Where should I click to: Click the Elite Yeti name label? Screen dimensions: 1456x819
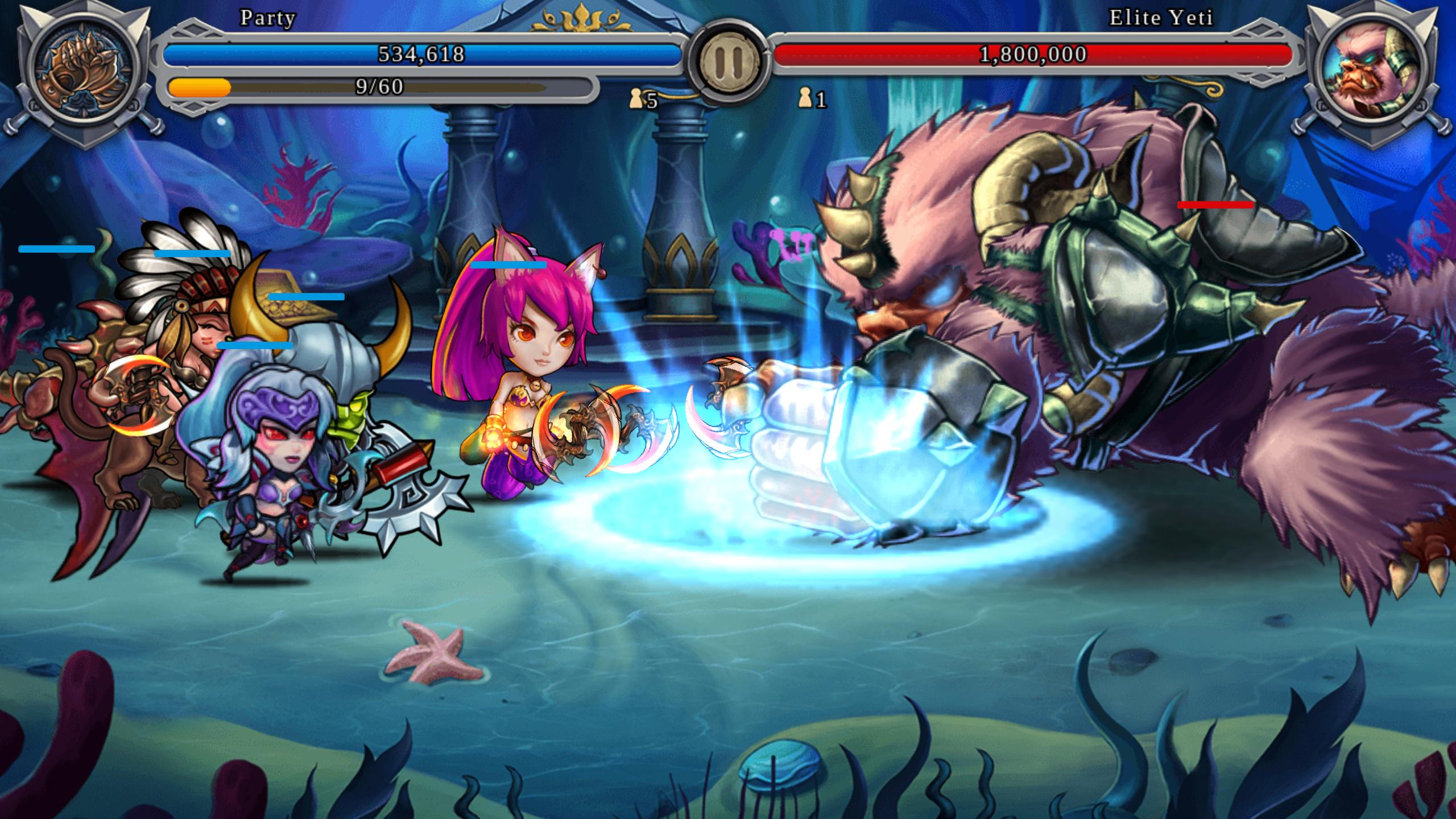1160,19
